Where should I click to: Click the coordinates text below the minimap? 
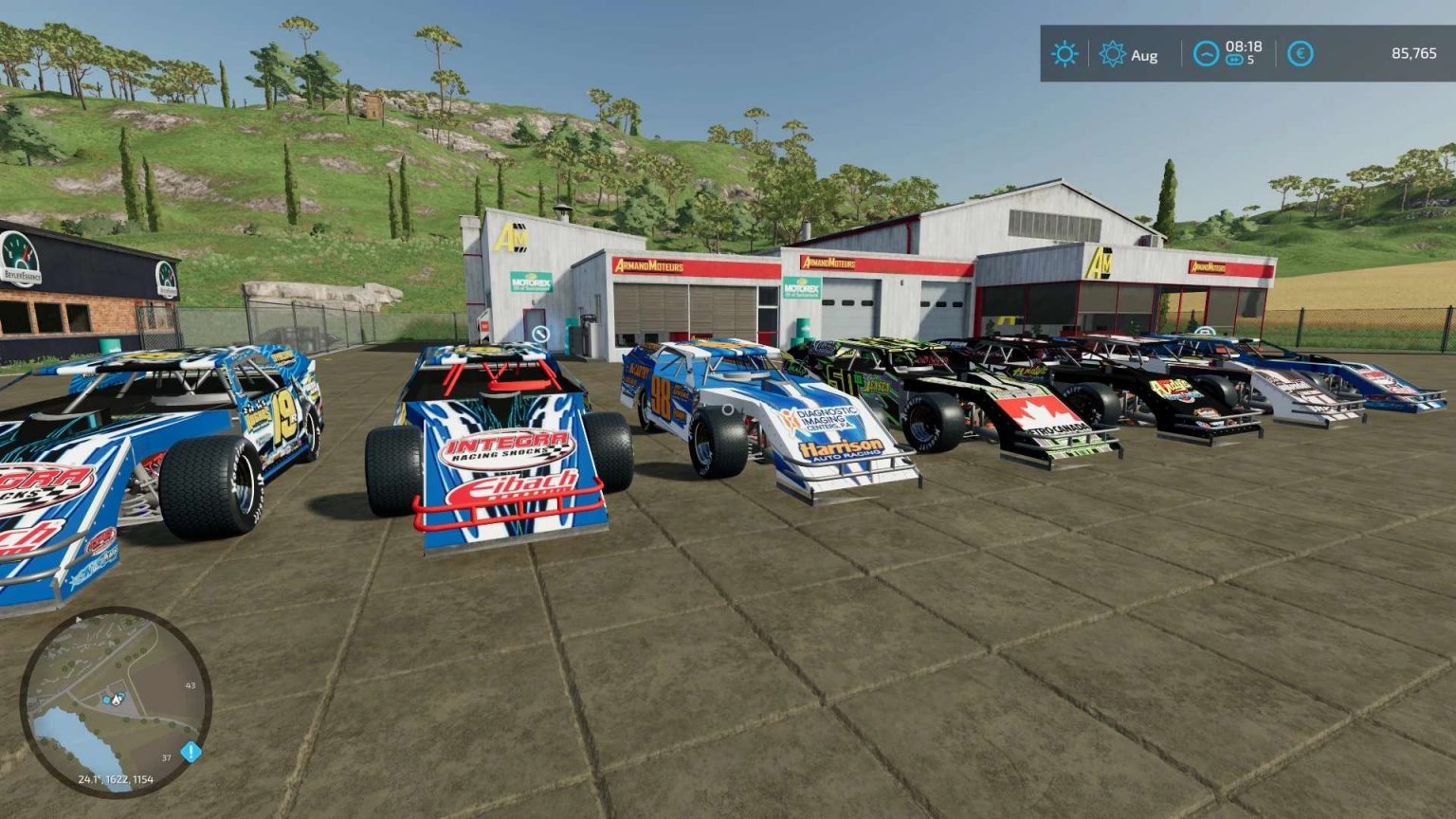pos(118,779)
